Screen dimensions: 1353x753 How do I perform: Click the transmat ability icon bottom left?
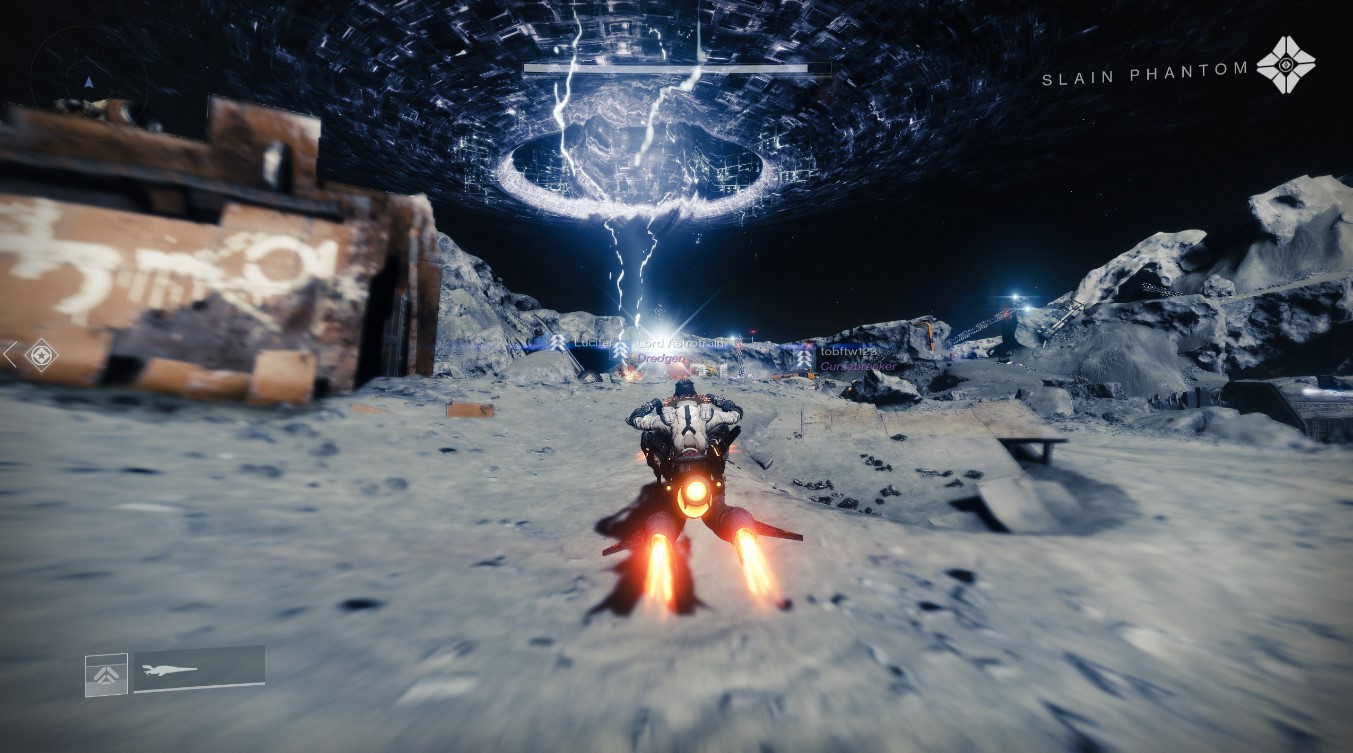[x=105, y=674]
